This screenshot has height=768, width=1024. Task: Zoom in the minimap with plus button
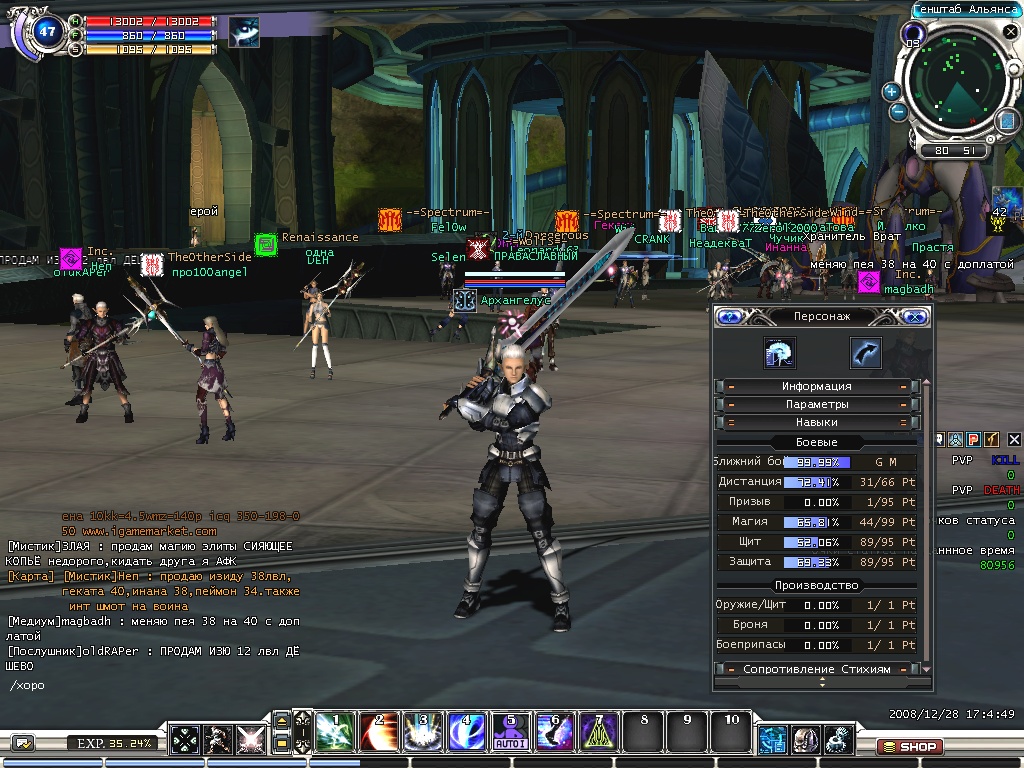point(891,91)
